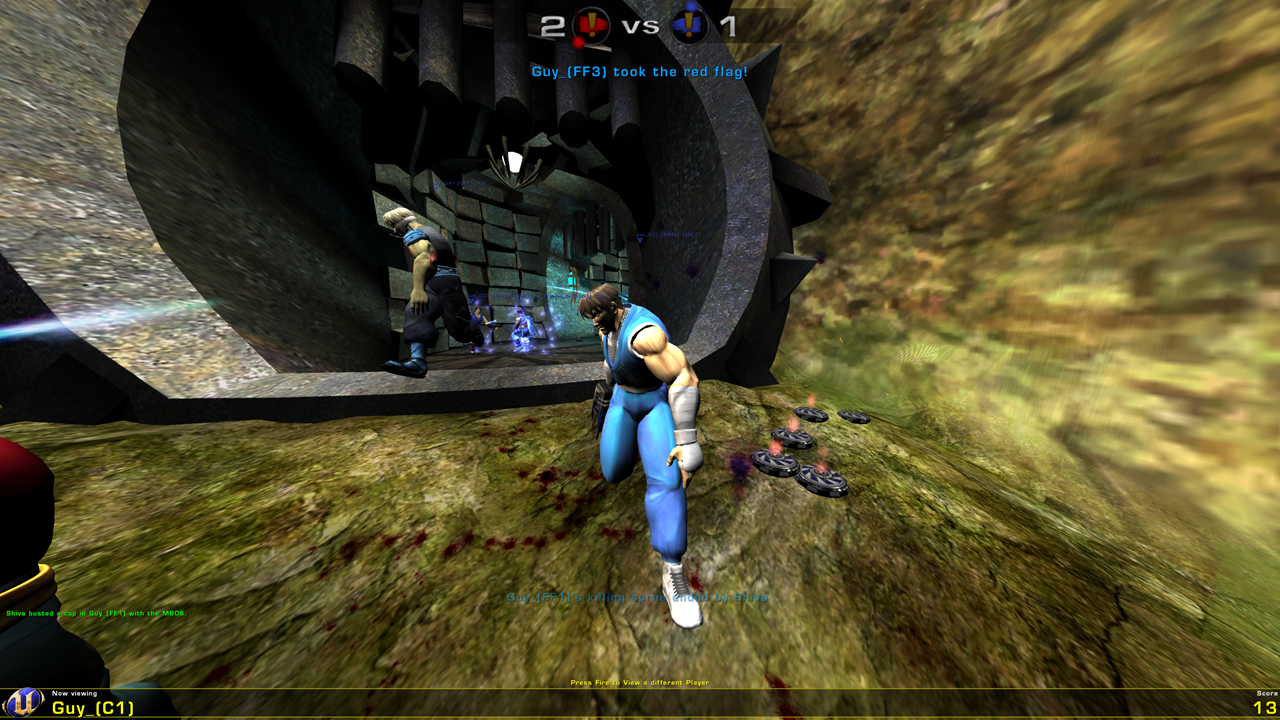Click the blue team flag icon

coord(689,24)
